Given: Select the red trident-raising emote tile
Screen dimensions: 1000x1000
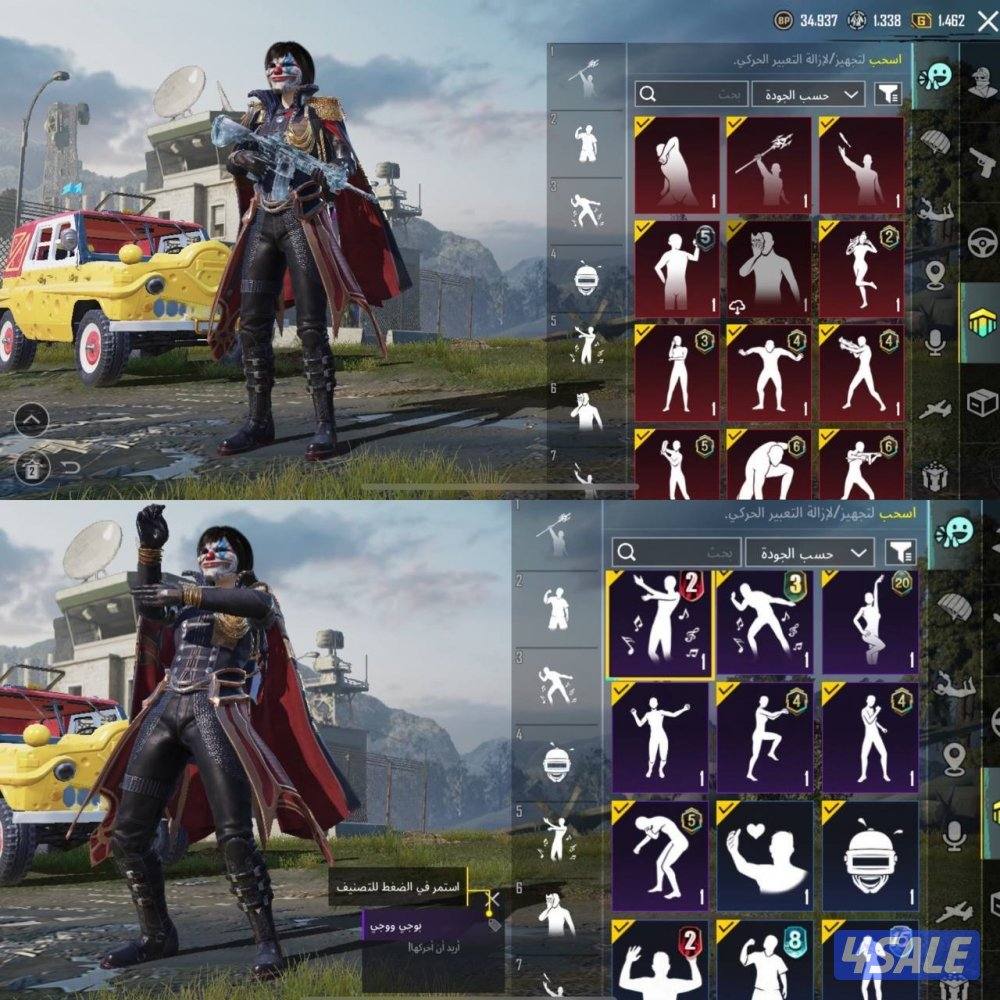Looking at the screenshot, I should tap(768, 165).
